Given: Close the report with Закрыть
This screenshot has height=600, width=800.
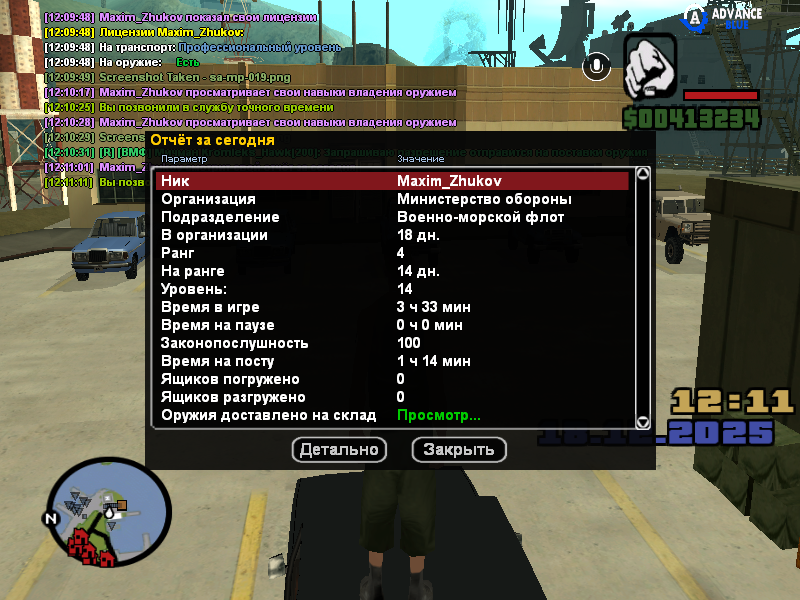Looking at the screenshot, I should pyautogui.click(x=459, y=450).
